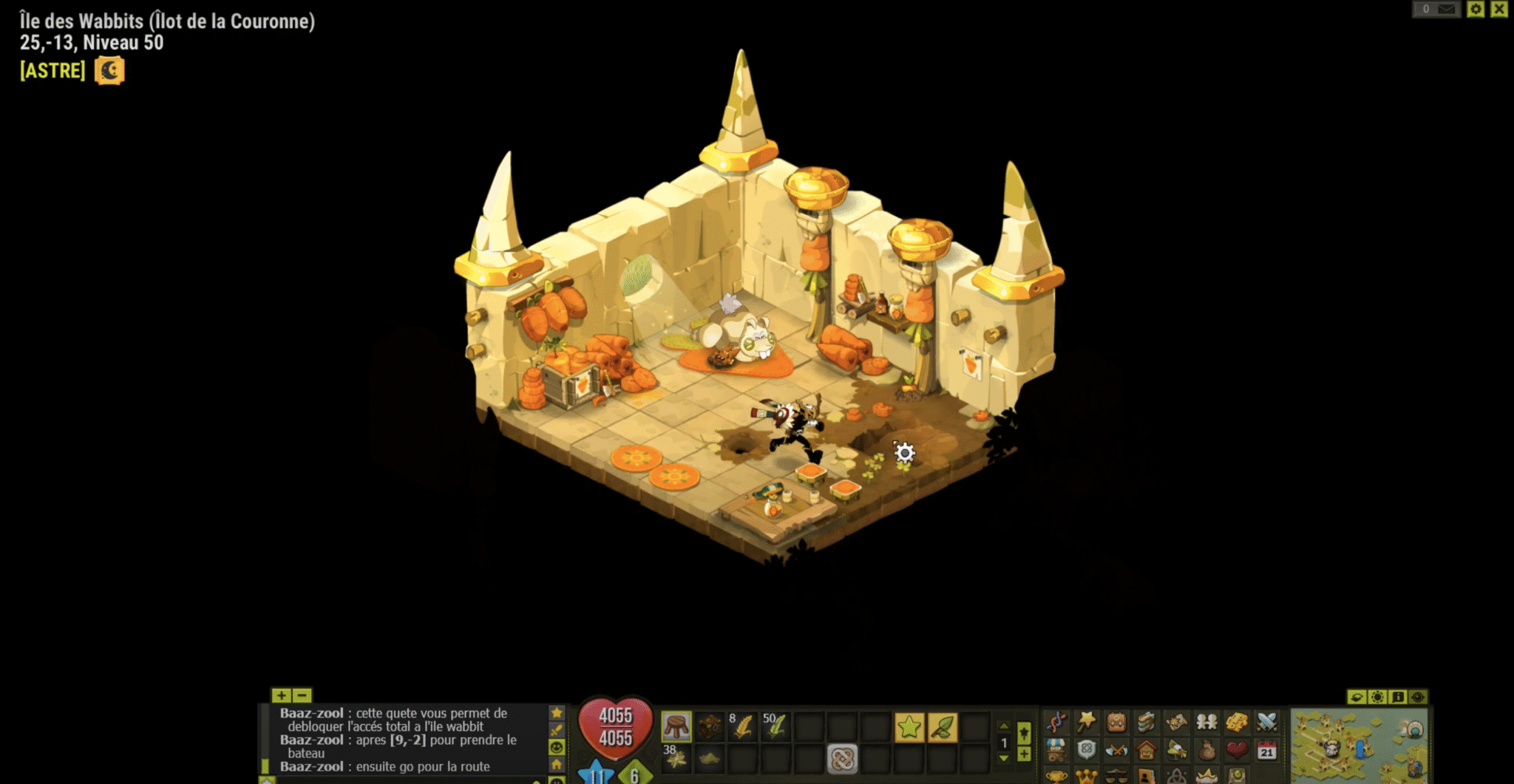
Task: Select the crossed swords PvP icon
Action: [1264, 723]
